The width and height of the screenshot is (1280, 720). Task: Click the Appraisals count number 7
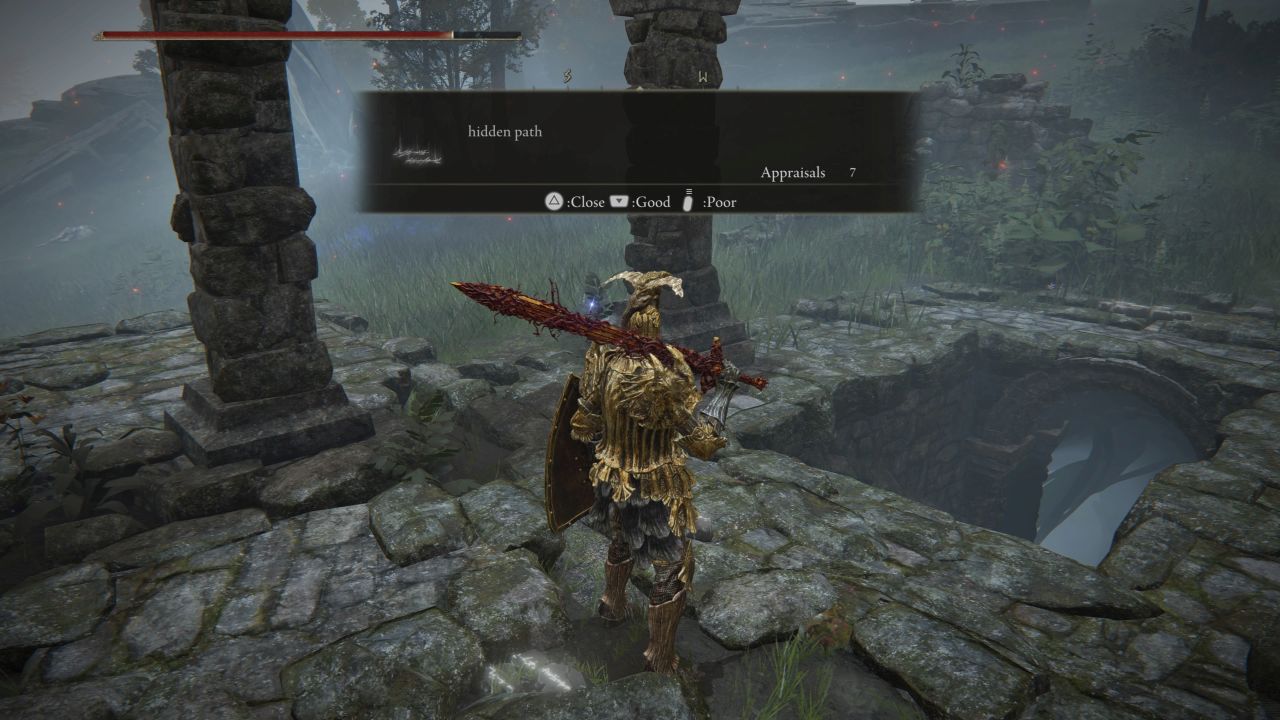[x=851, y=173]
